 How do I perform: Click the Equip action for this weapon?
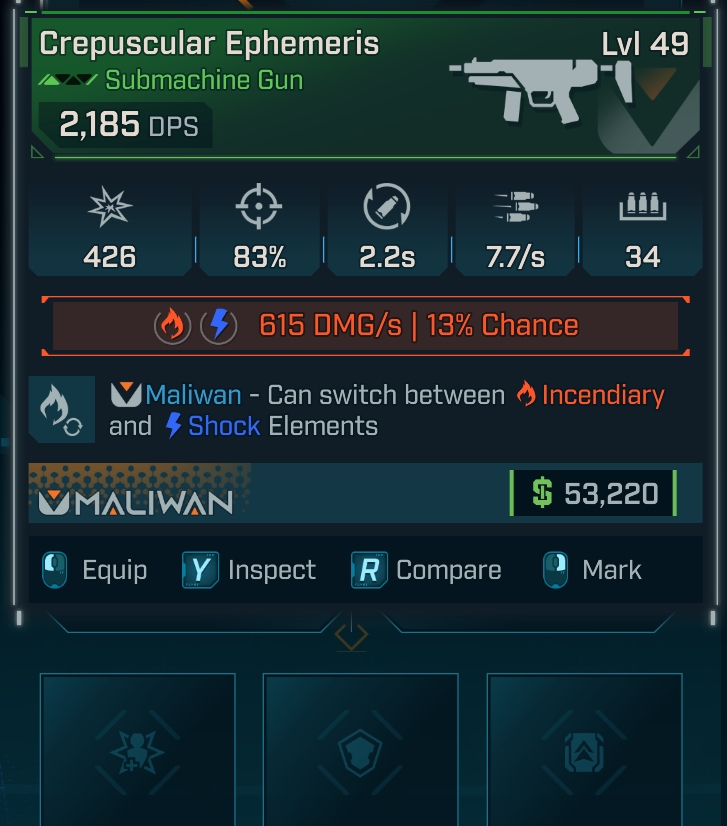pyautogui.click(x=96, y=570)
